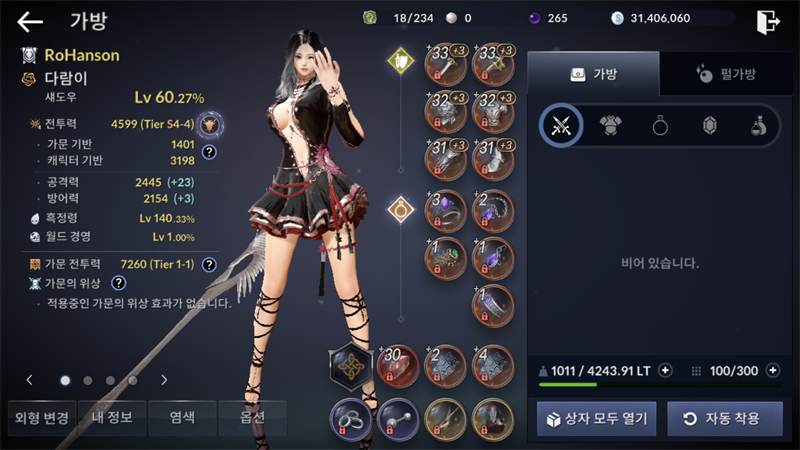This screenshot has width=800, height=450.
Task: Open the 옵션 options button
Action: (x=252, y=417)
